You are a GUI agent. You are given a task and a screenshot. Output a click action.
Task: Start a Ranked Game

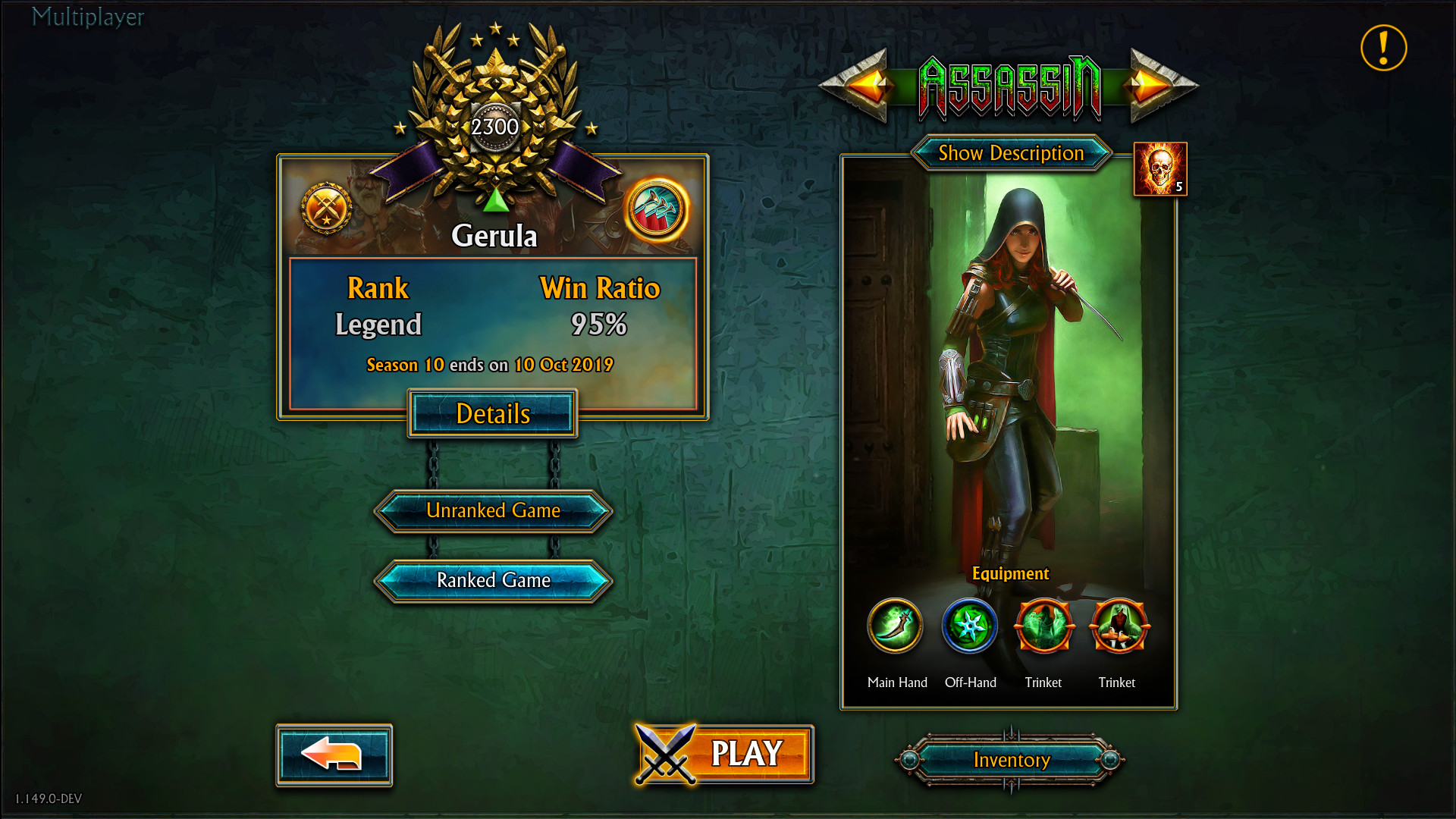[x=492, y=580]
